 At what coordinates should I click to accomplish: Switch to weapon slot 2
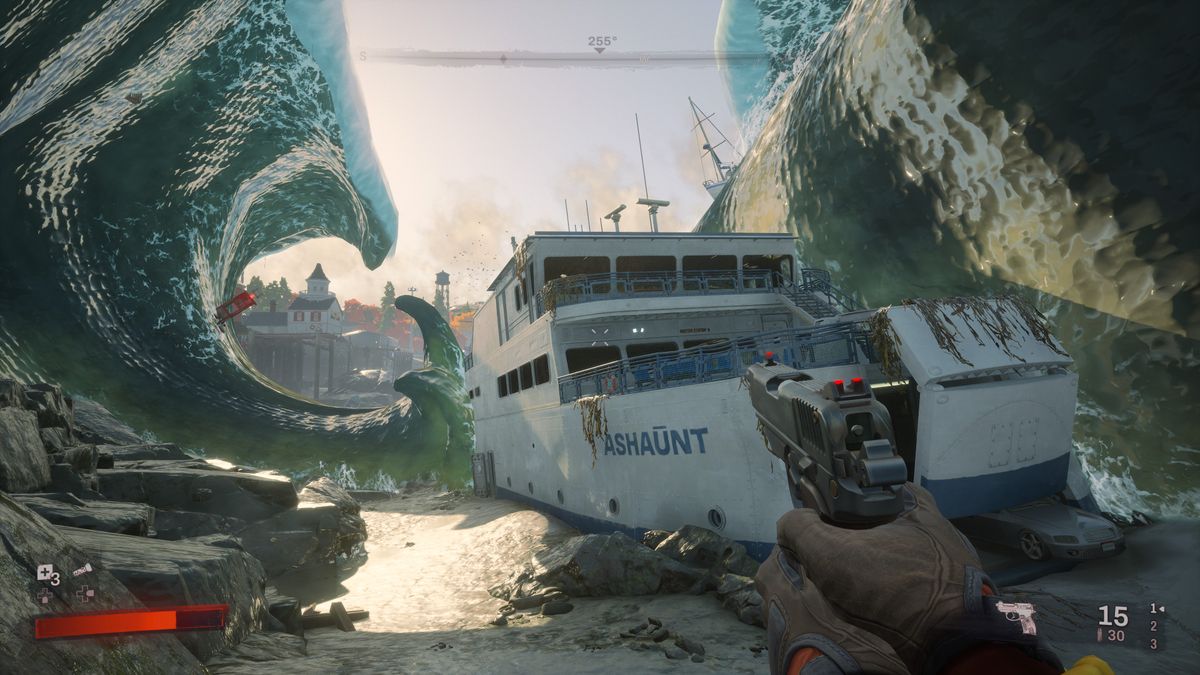click(x=1154, y=626)
